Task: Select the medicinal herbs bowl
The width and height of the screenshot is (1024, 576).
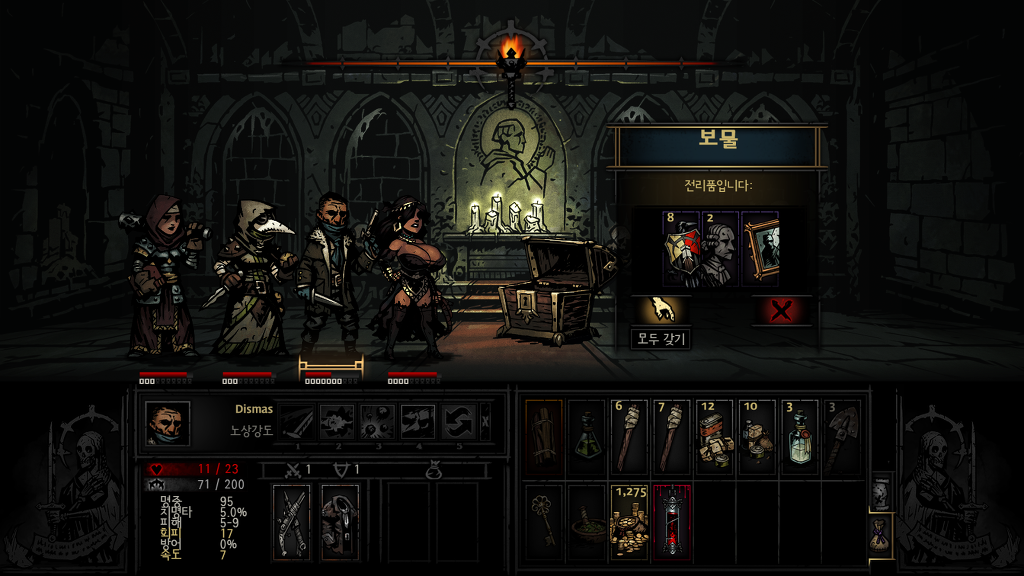Action: coord(587,520)
